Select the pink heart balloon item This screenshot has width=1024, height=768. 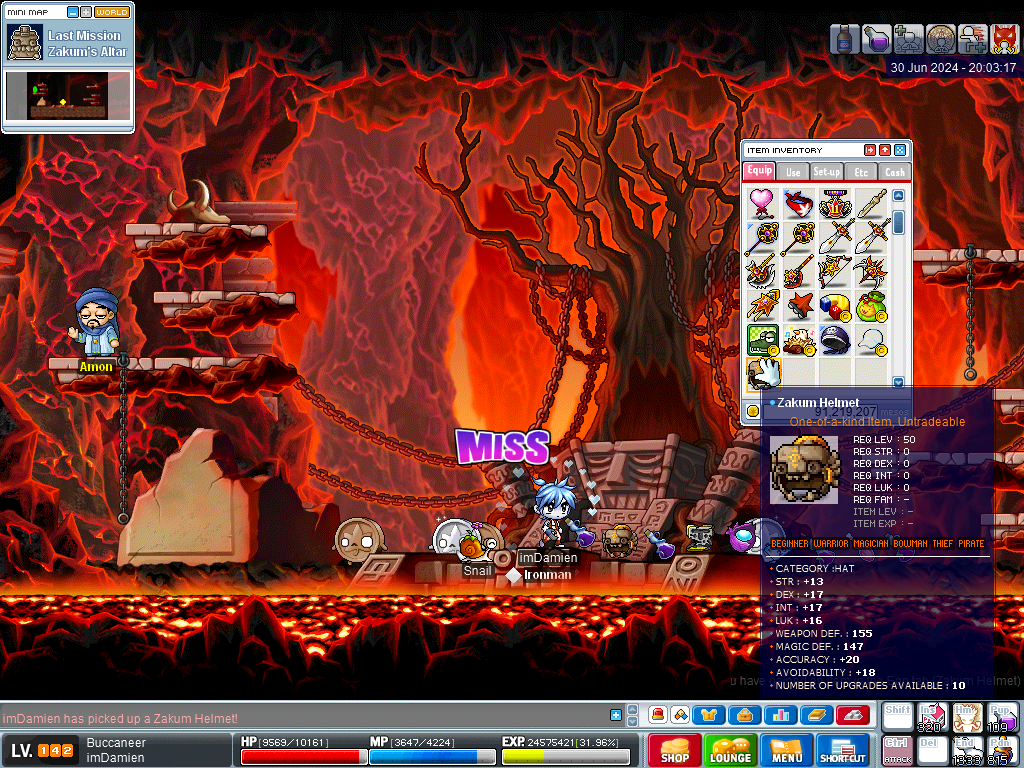coord(763,203)
